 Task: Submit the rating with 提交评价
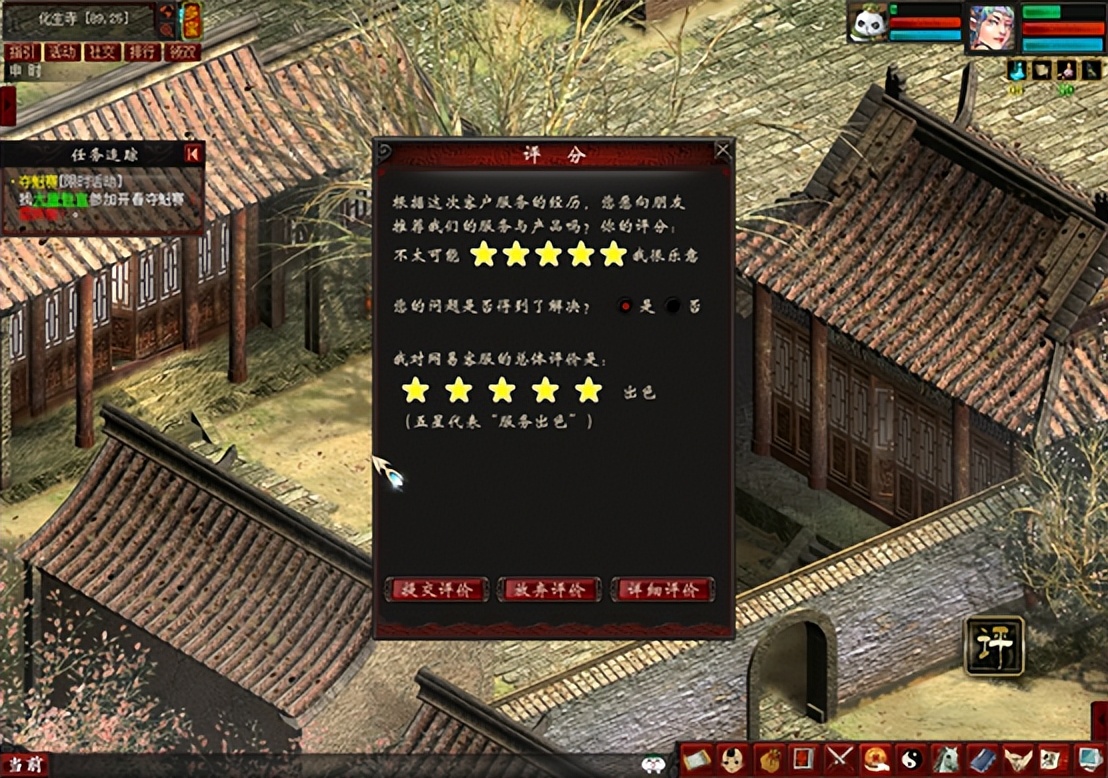(437, 590)
